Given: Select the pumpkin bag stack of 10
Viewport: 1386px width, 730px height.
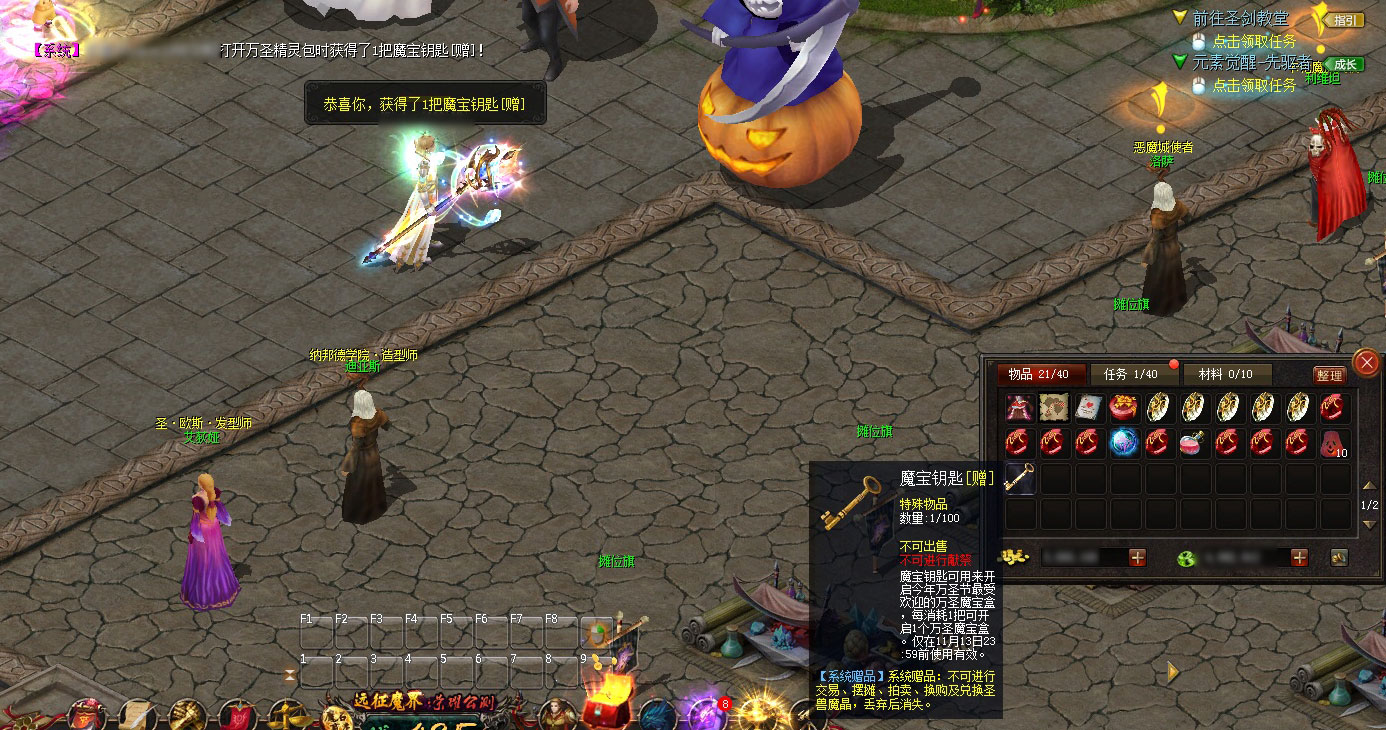Looking at the screenshot, I should (x=1333, y=442).
